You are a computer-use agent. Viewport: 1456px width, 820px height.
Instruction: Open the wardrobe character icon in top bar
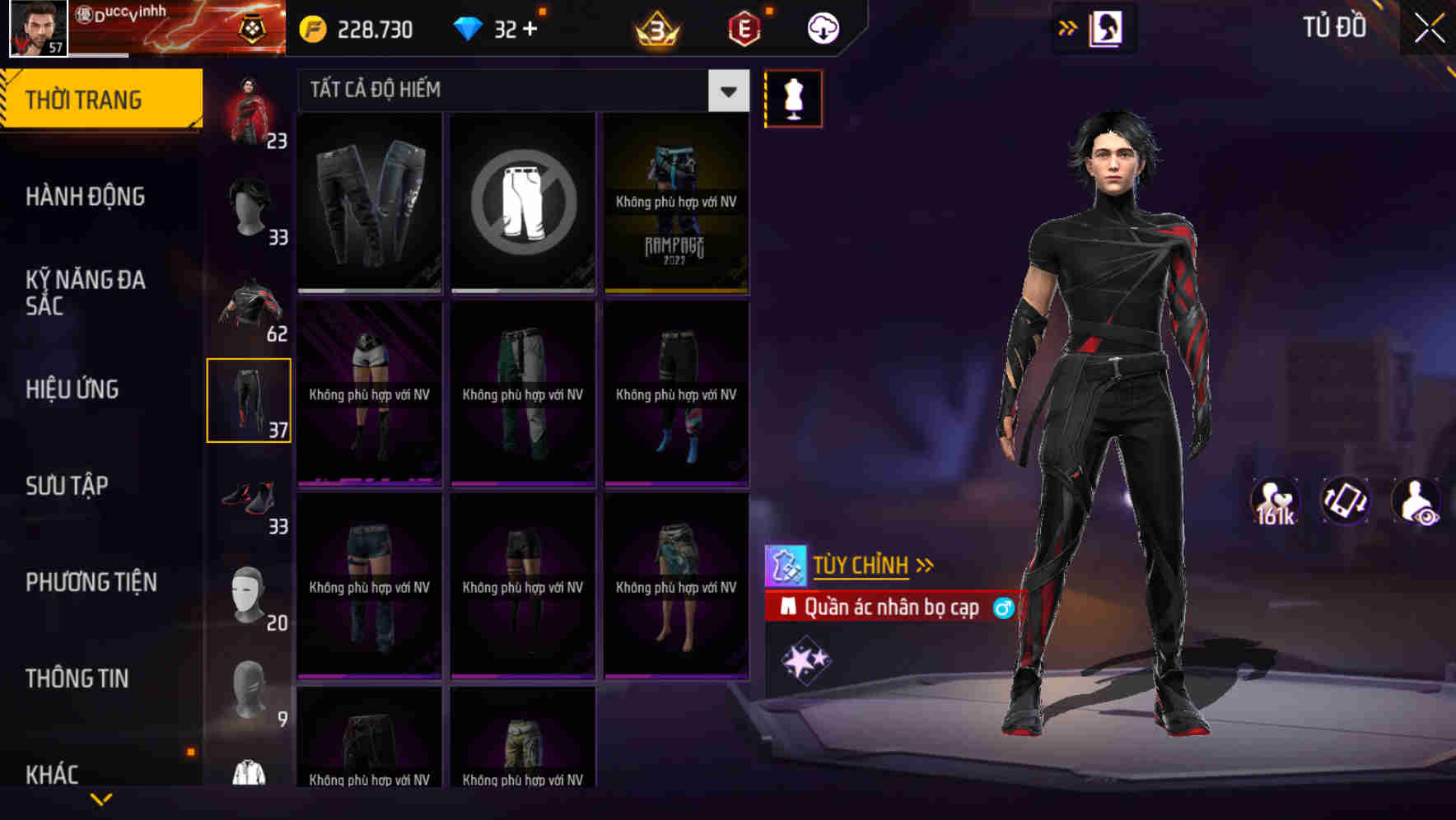[x=1107, y=27]
